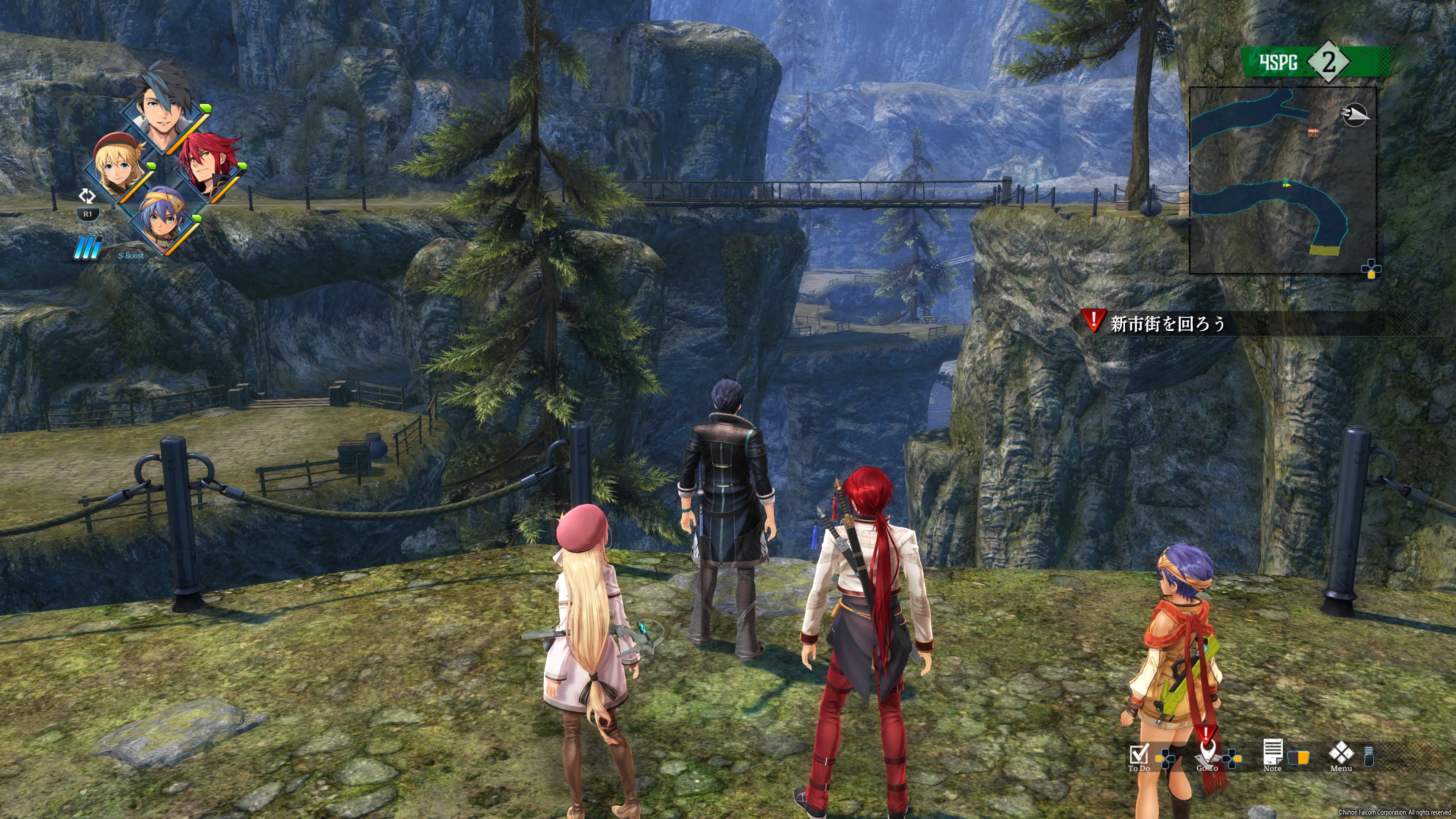The width and height of the screenshot is (1456, 819).
Task: Click the party swap arrows icon
Action: (x=87, y=196)
